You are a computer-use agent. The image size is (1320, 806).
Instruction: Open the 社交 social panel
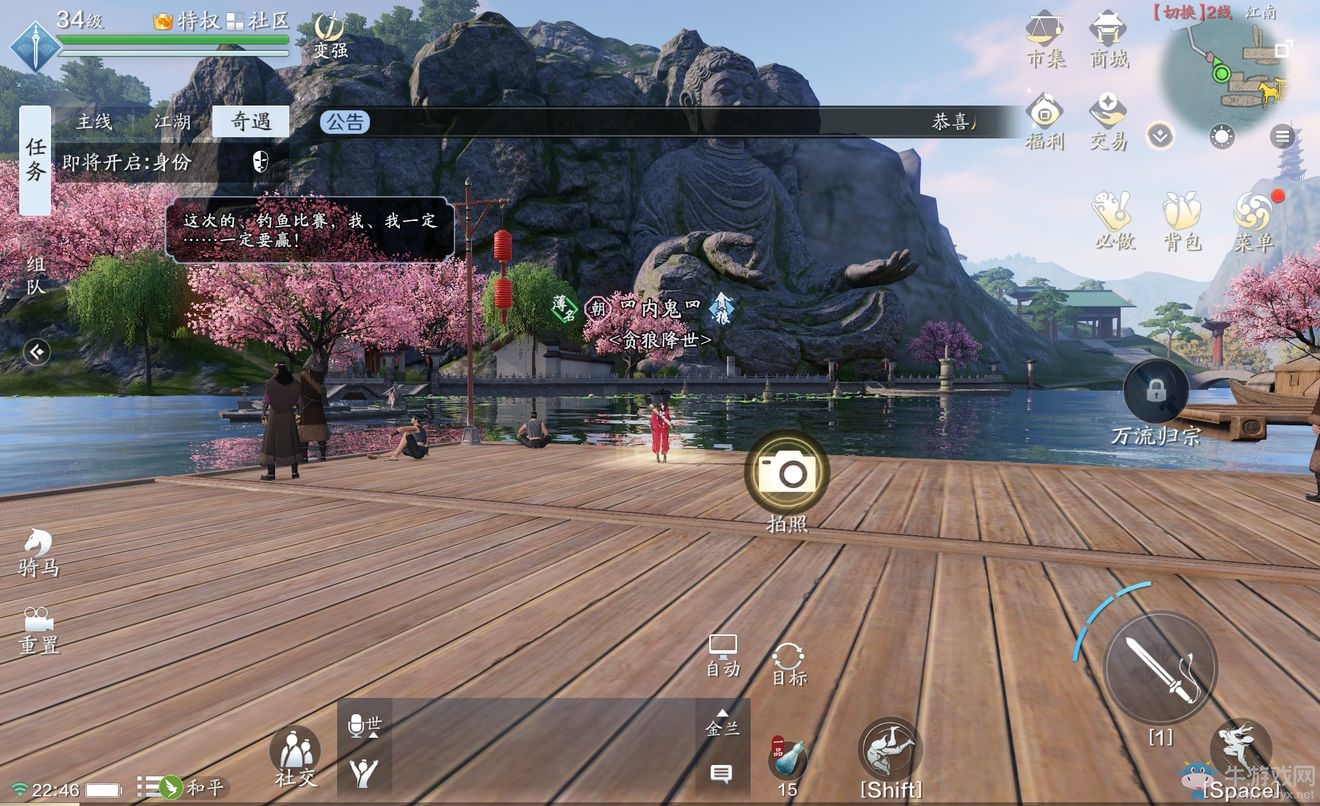[295, 757]
